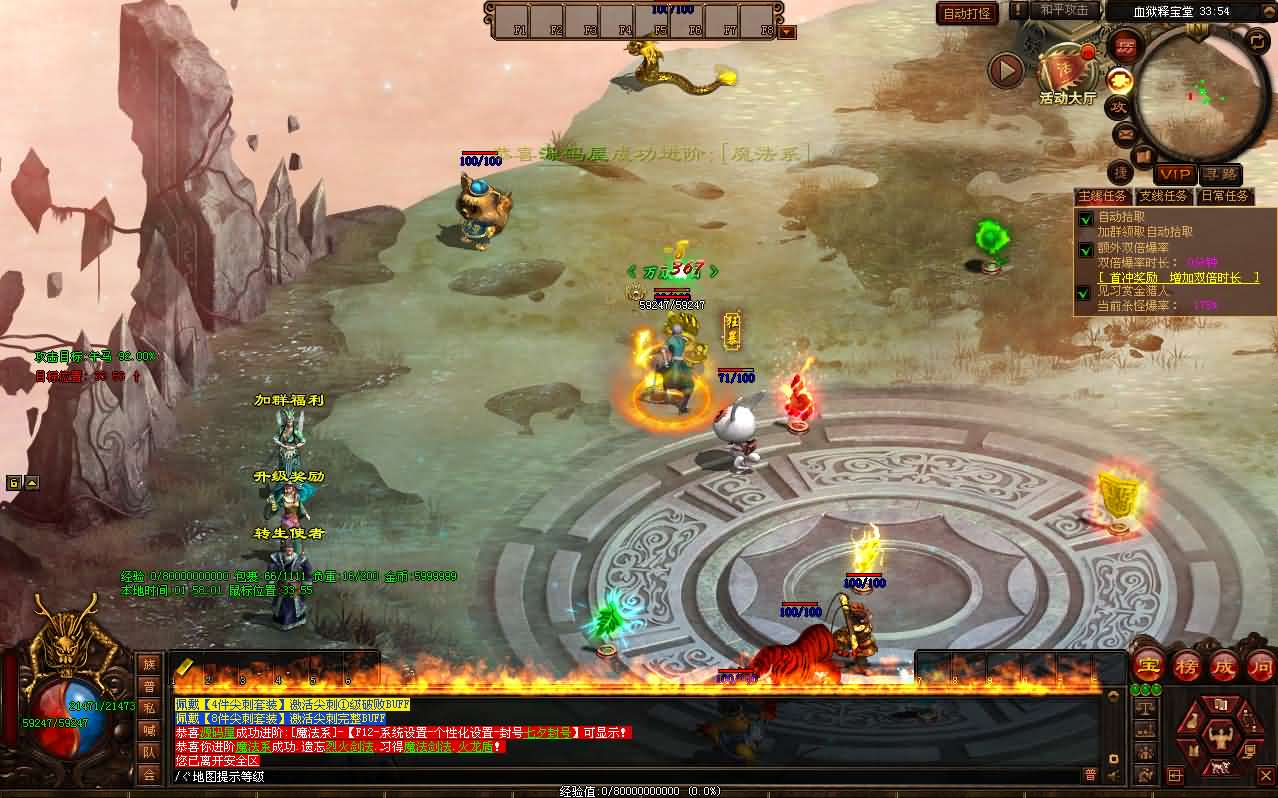Click the X button at the bottom-right corner
This screenshot has width=1278, height=798.
pyautogui.click(x=1265, y=775)
